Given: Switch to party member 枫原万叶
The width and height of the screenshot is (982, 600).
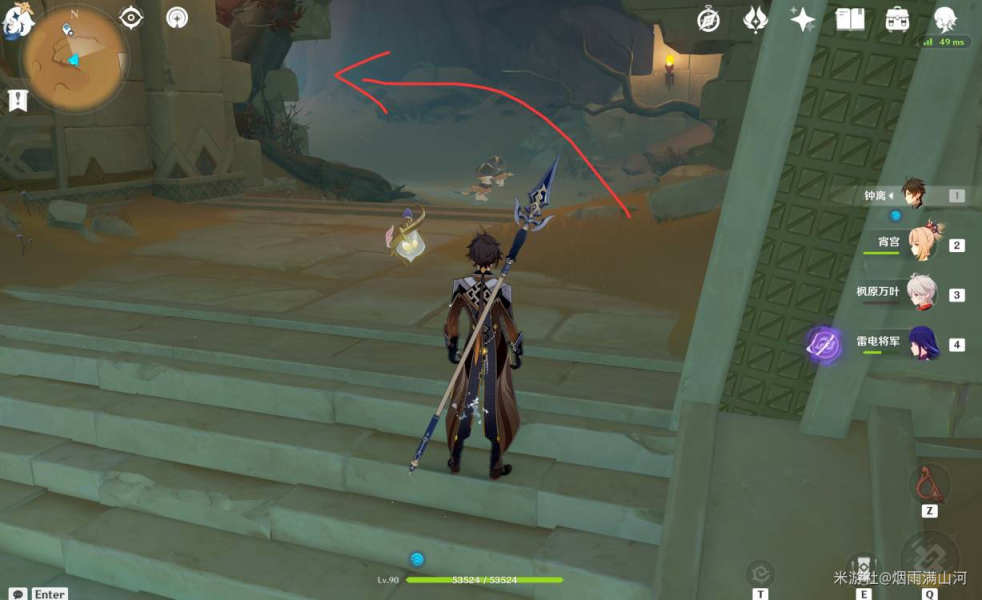Looking at the screenshot, I should 920,294.
